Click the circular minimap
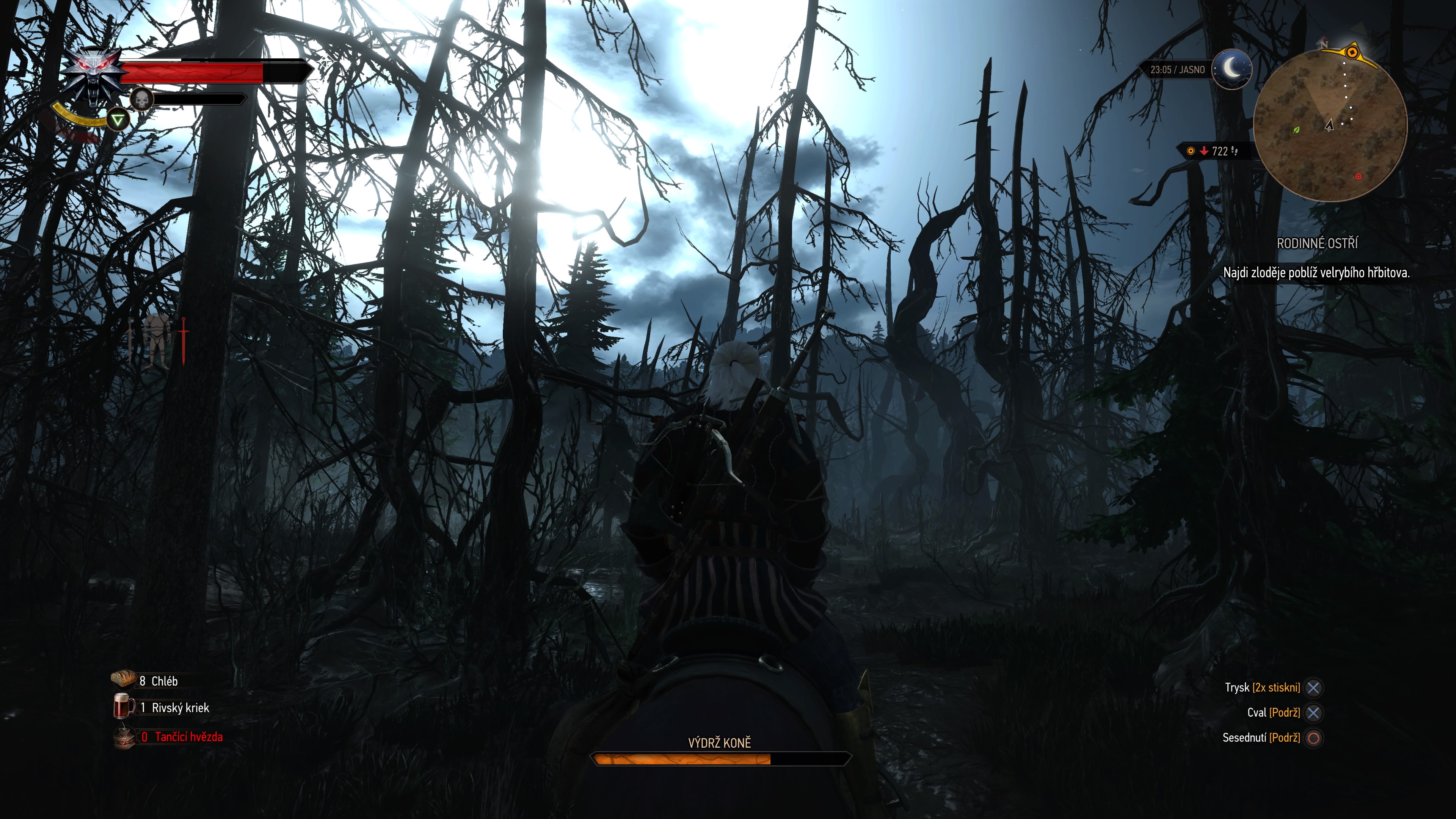The width and height of the screenshot is (1456, 819). point(1329,125)
